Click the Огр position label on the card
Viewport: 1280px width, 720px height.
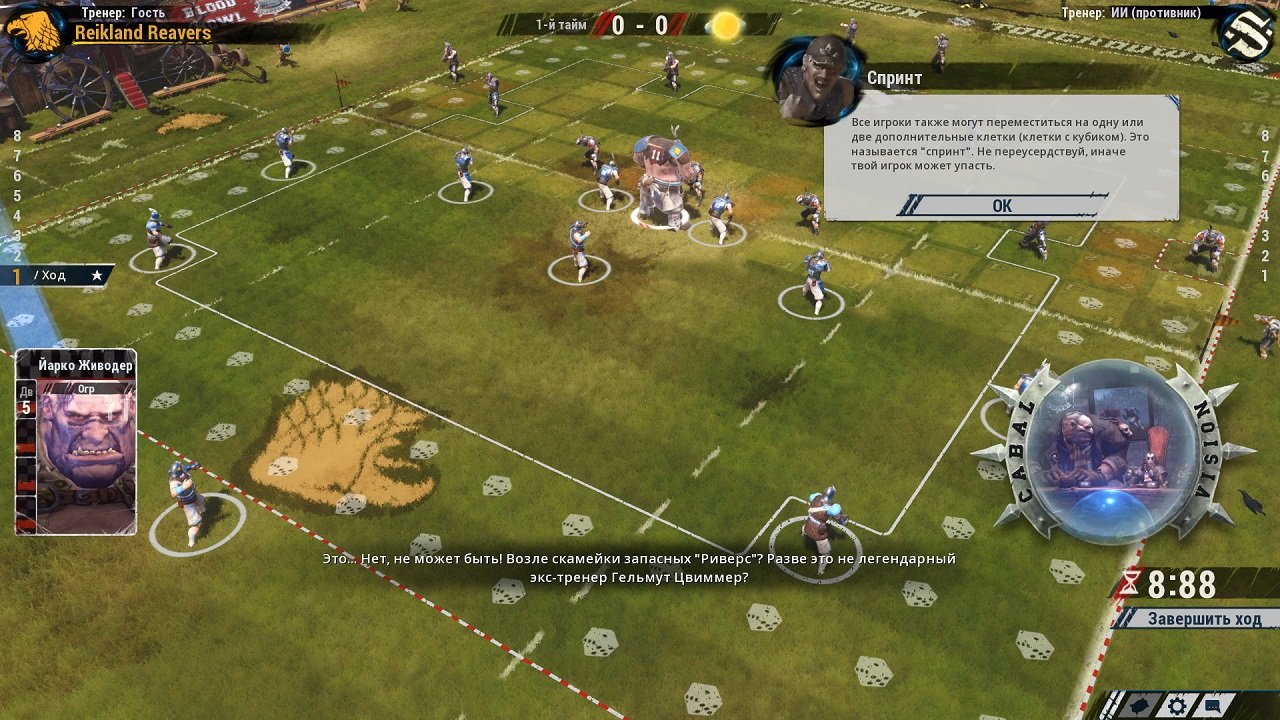tap(87, 390)
